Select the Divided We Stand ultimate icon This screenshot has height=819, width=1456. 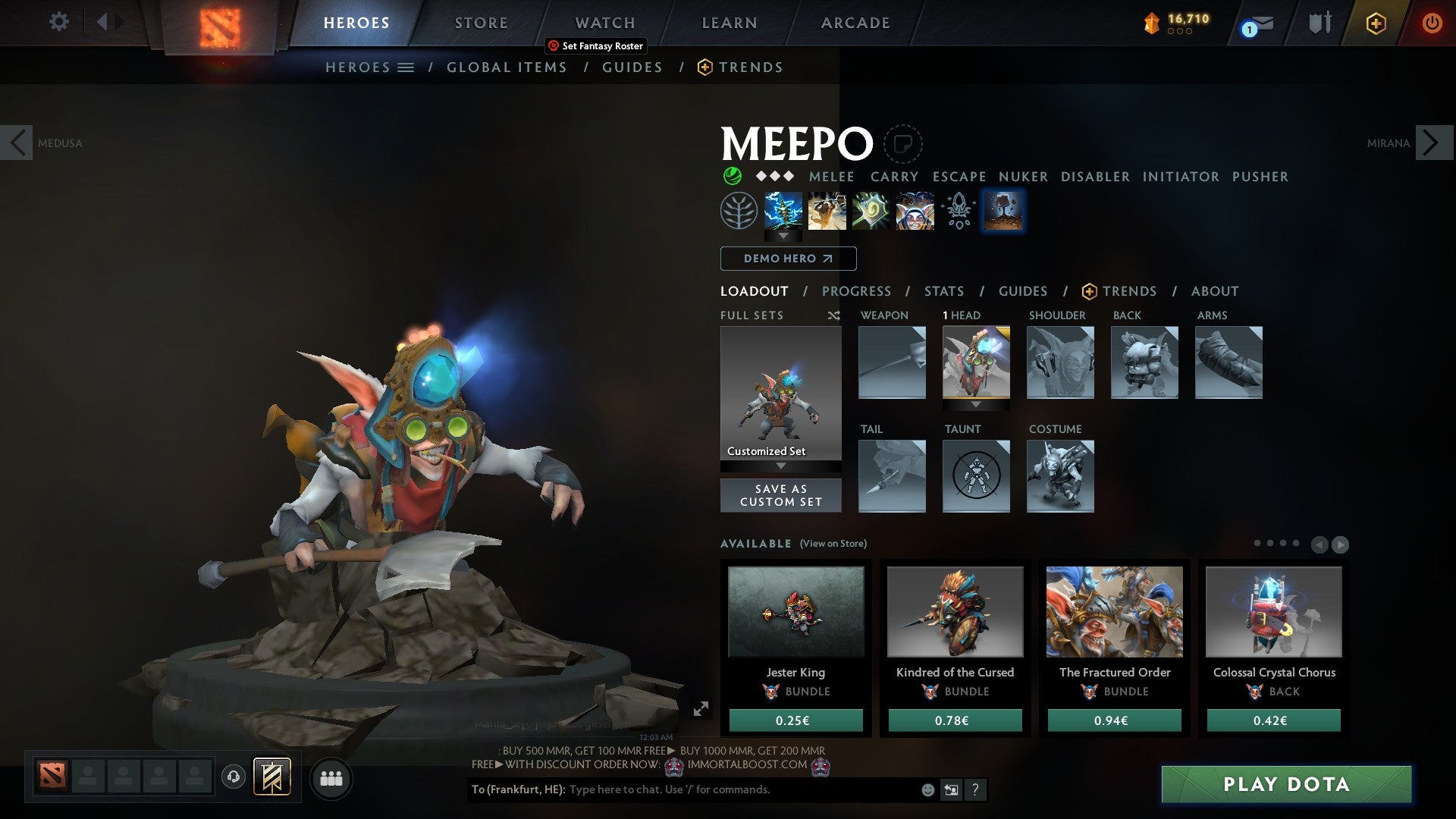point(915,210)
